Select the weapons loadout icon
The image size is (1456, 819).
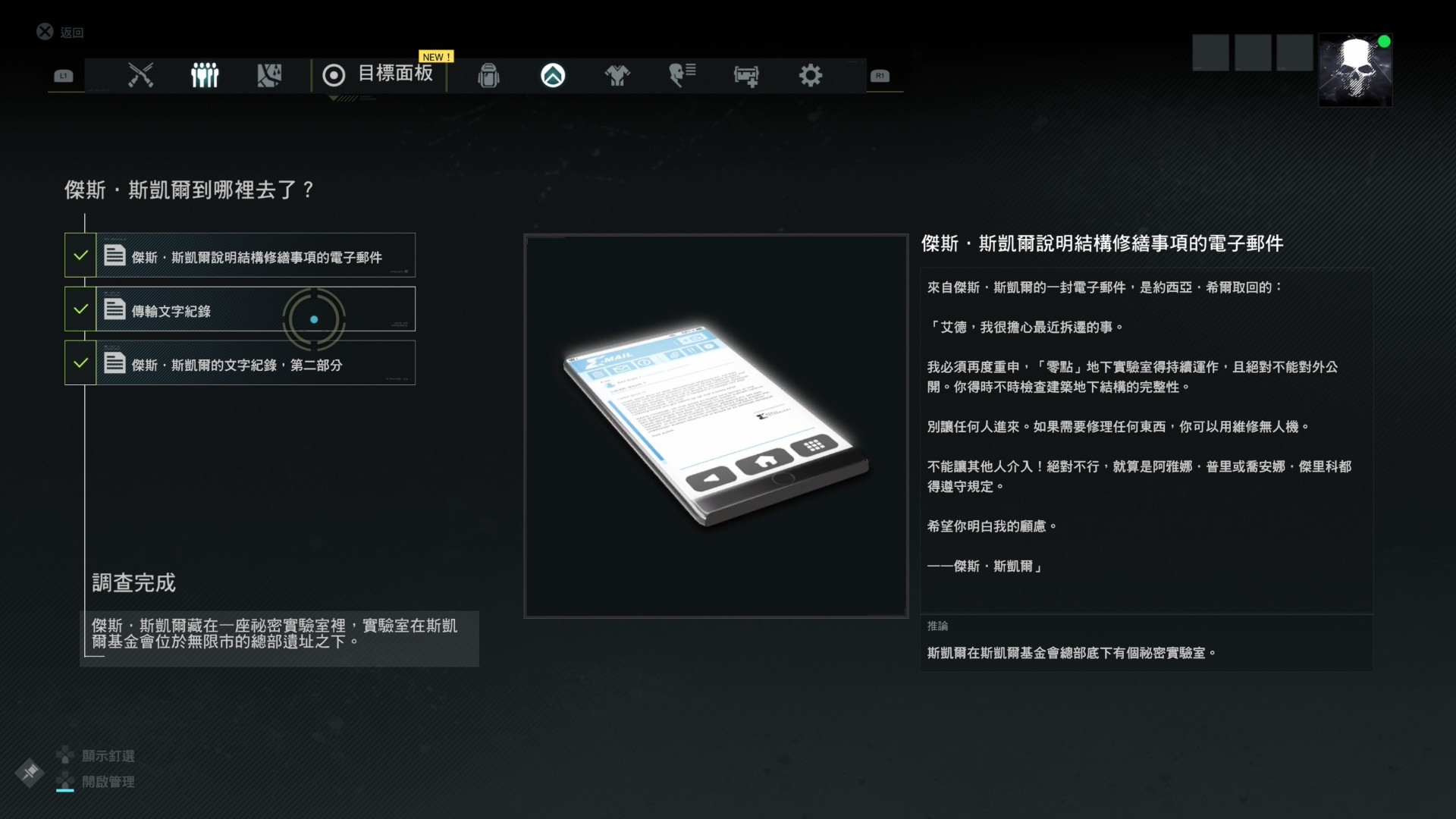coord(141,76)
